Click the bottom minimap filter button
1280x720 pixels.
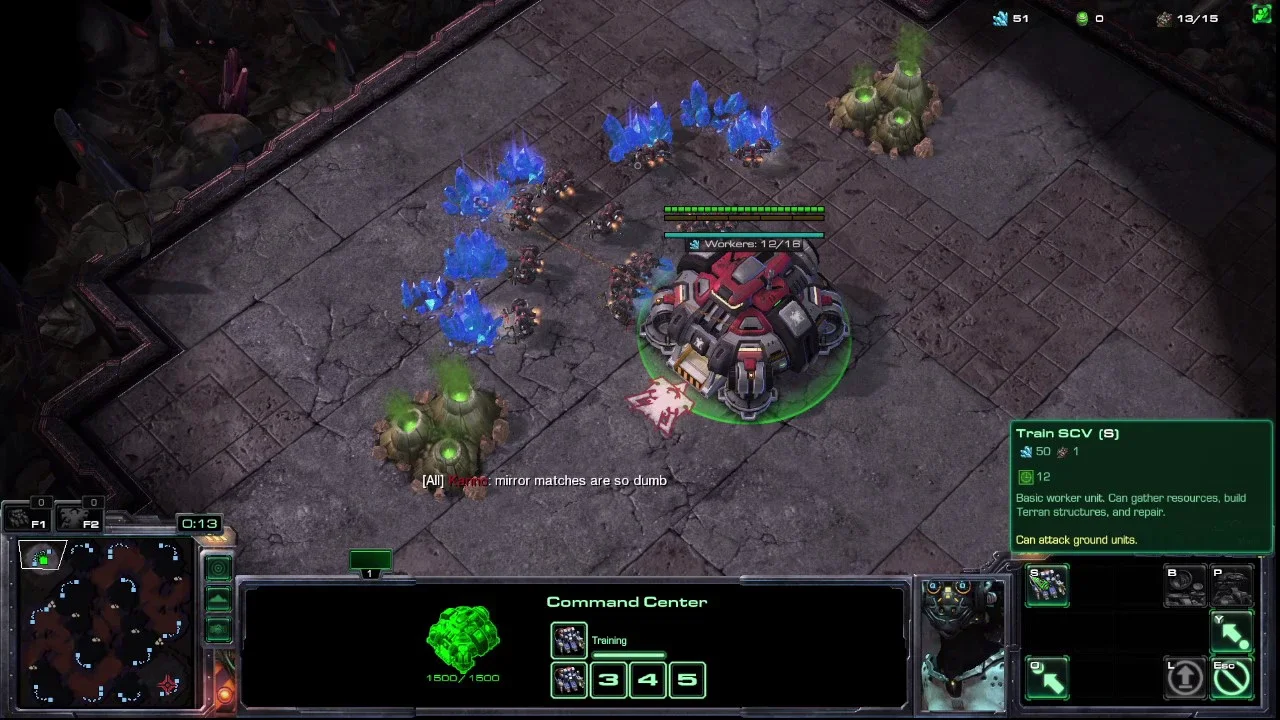218,629
